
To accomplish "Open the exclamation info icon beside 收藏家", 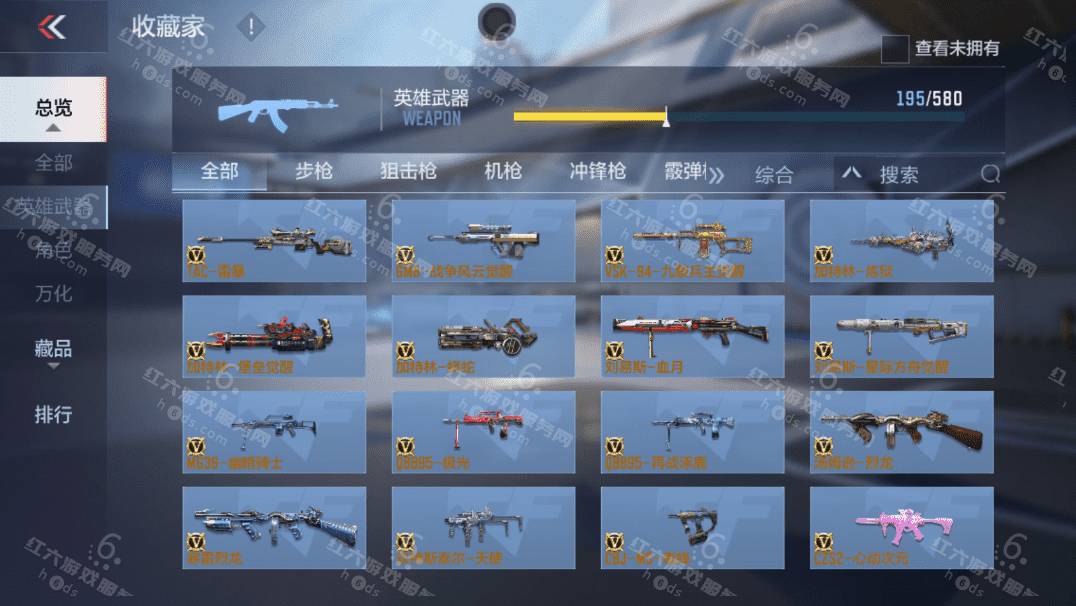I will tap(251, 27).
